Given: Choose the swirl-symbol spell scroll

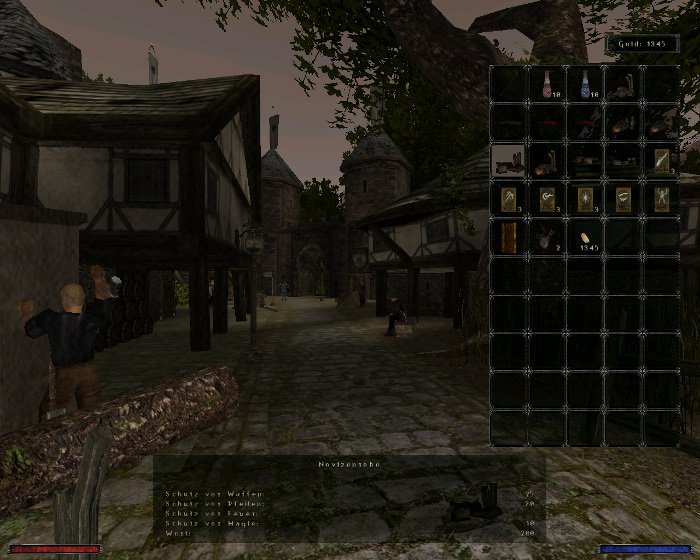Looking at the screenshot, I should (x=547, y=198).
